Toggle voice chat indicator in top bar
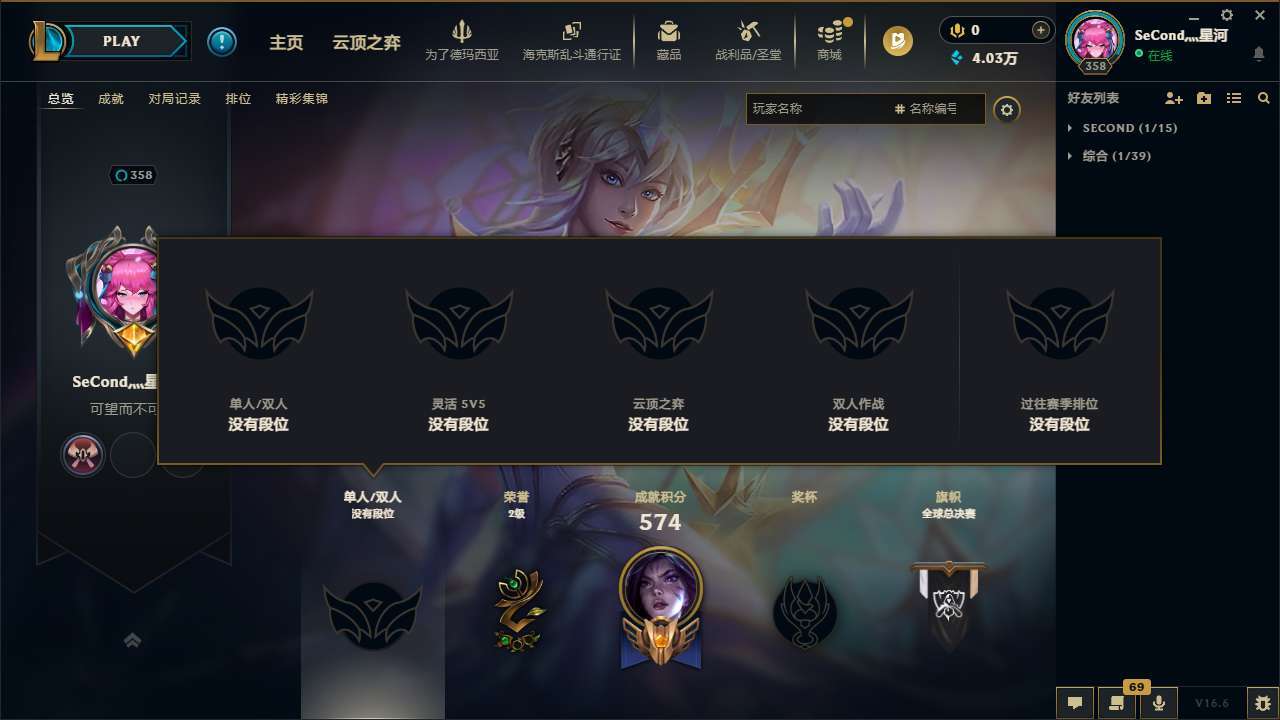The image size is (1280, 720). [956, 30]
